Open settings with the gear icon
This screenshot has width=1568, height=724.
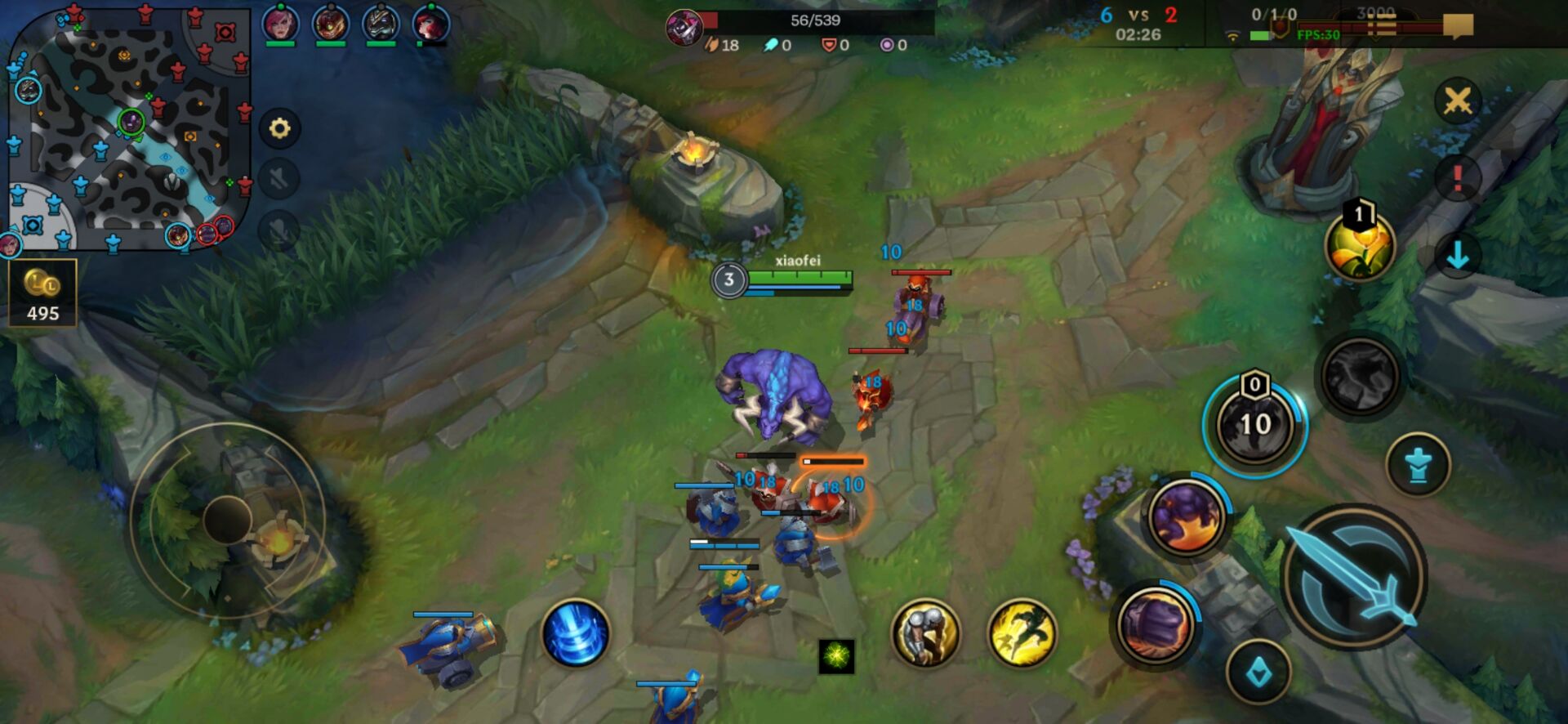tap(279, 128)
